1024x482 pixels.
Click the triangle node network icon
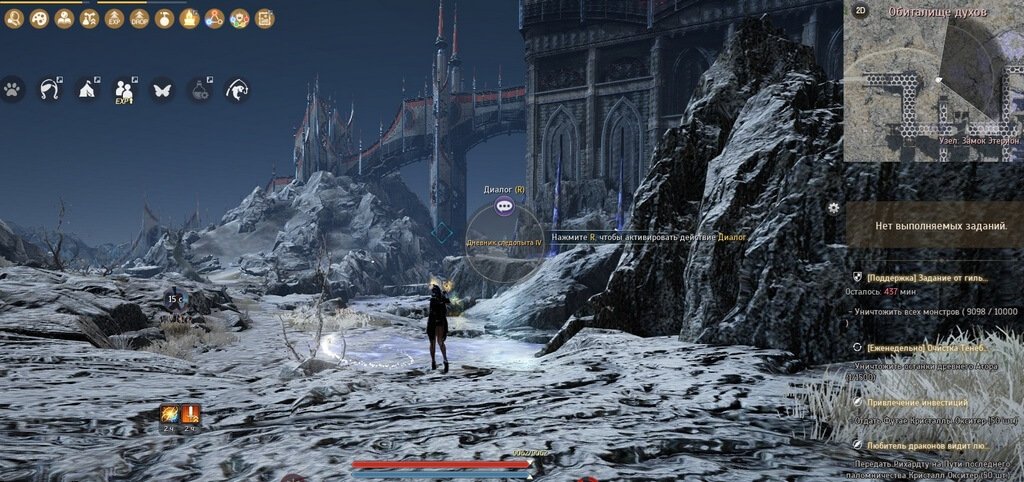[x=214, y=18]
